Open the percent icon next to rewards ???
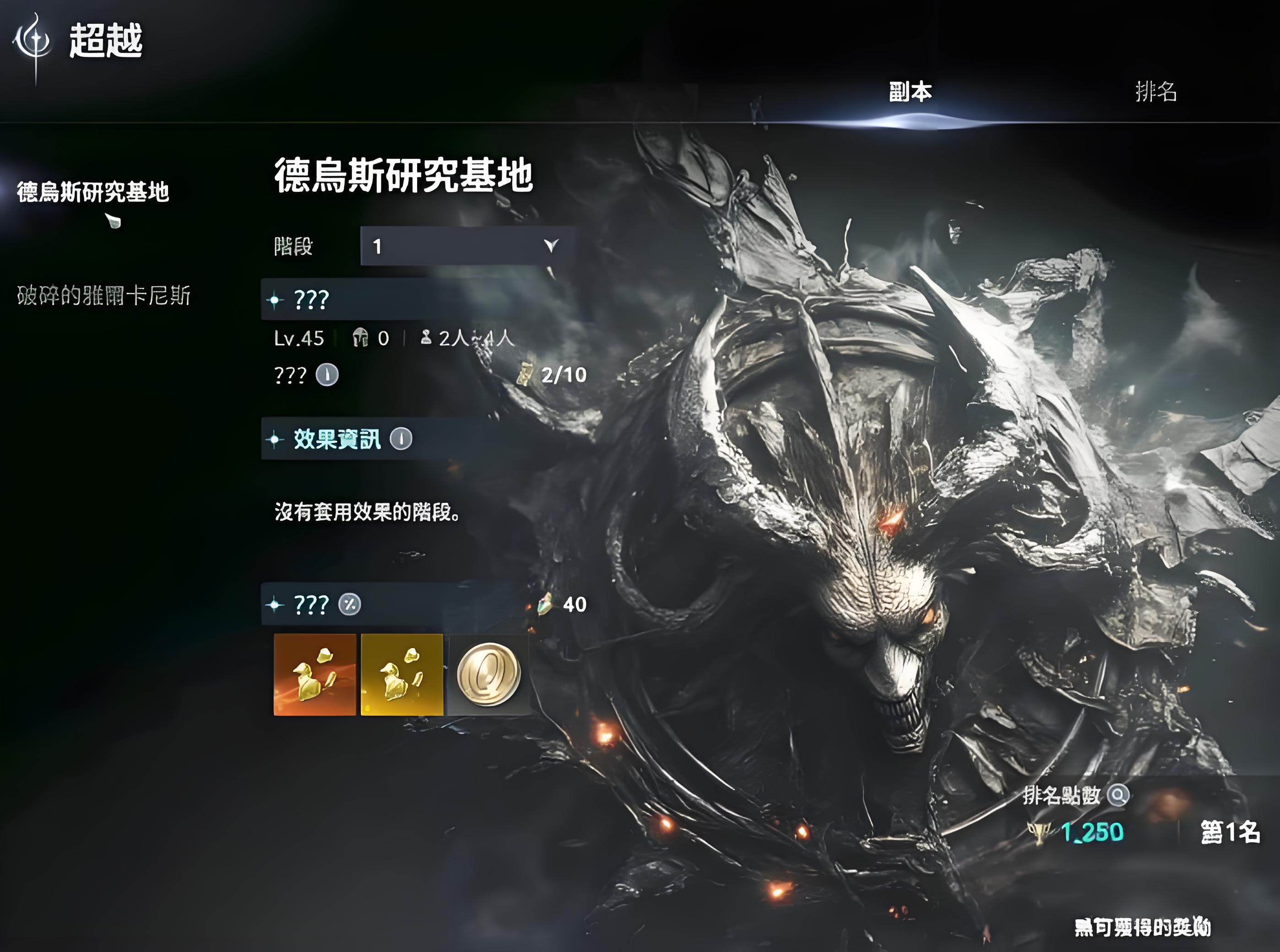Screen dimensions: 1280x952 [349, 605]
